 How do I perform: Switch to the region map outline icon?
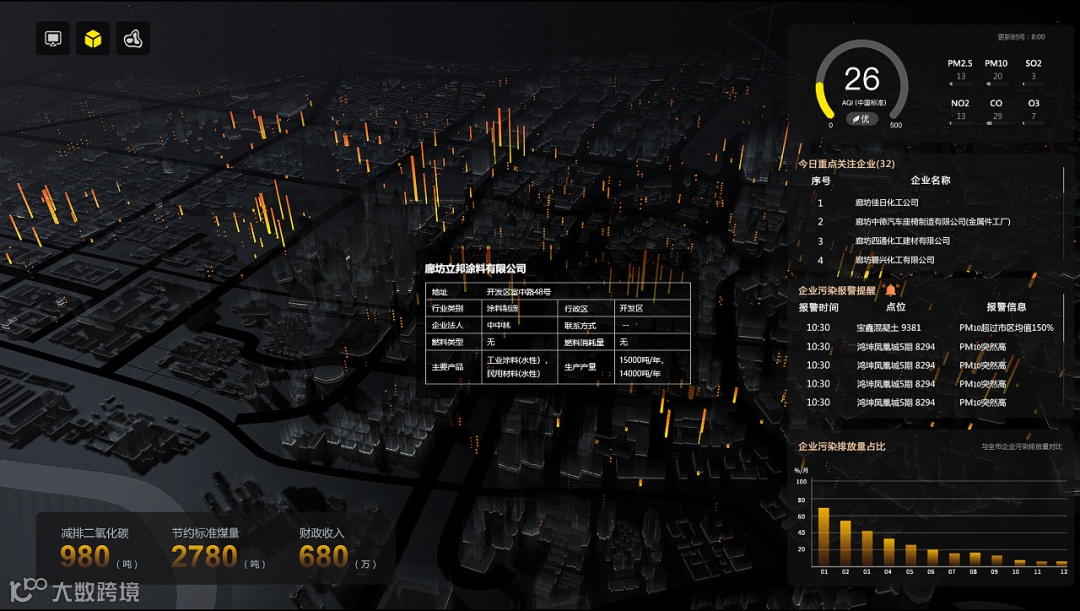(x=133, y=39)
